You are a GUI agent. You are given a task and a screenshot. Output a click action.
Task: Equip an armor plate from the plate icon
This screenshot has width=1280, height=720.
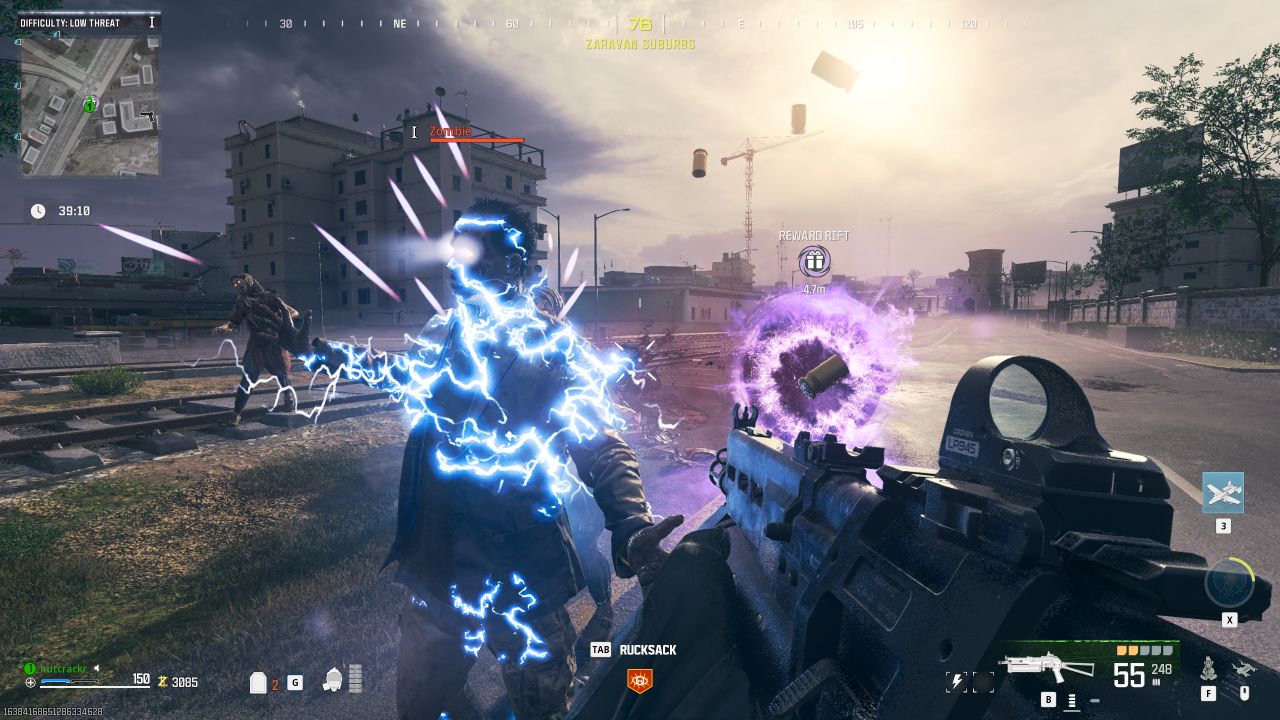tap(258, 683)
